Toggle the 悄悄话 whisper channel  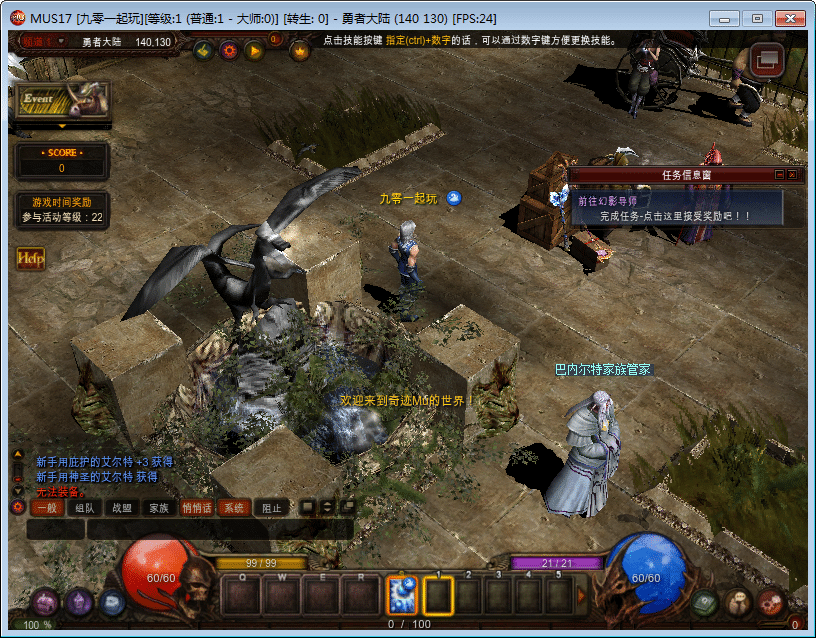196,508
